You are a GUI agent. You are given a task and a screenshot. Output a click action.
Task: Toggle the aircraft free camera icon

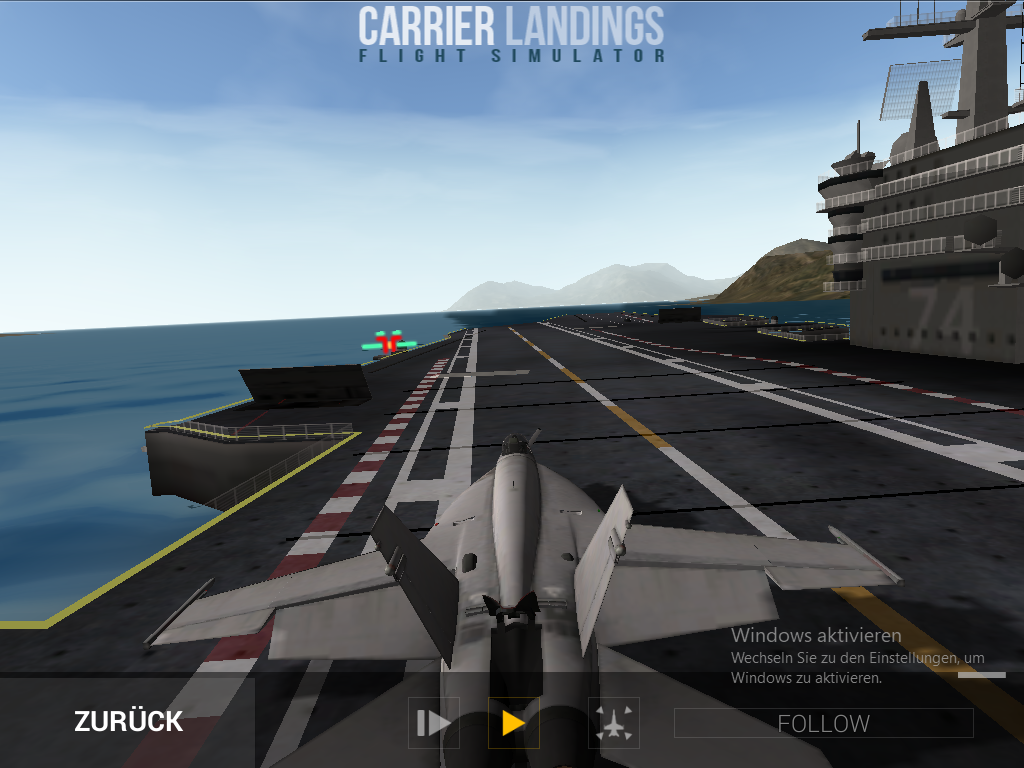pyautogui.click(x=614, y=723)
